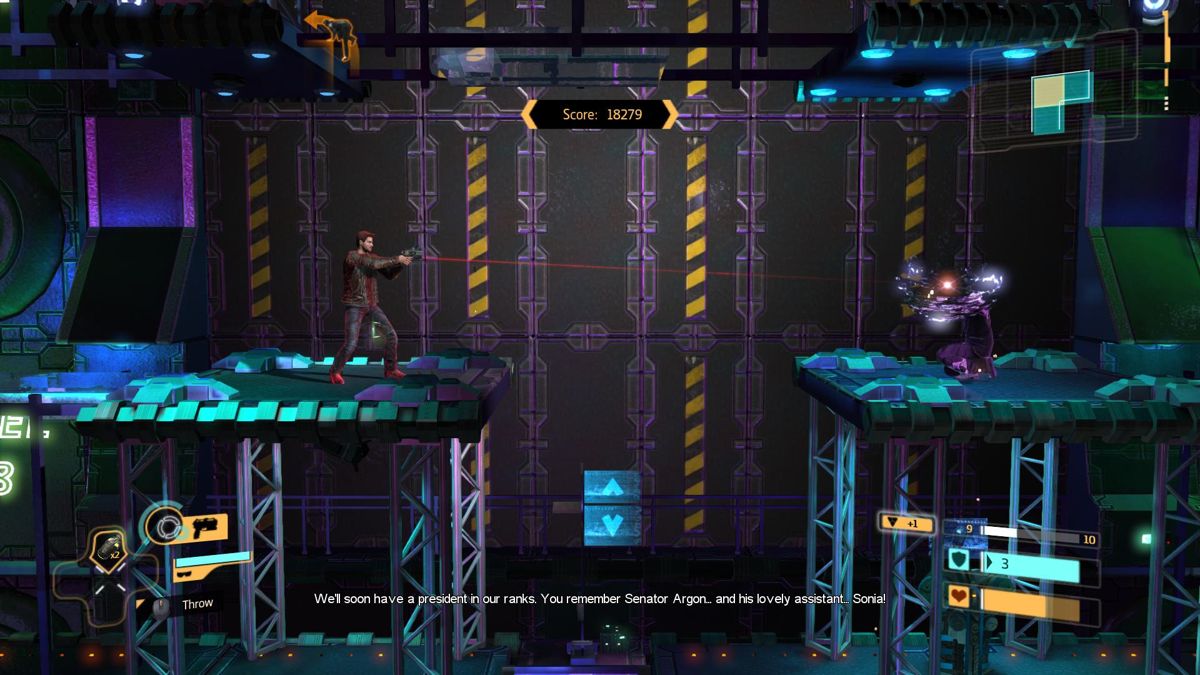
Task: Choose the pistol weapon icon
Action: (208, 527)
